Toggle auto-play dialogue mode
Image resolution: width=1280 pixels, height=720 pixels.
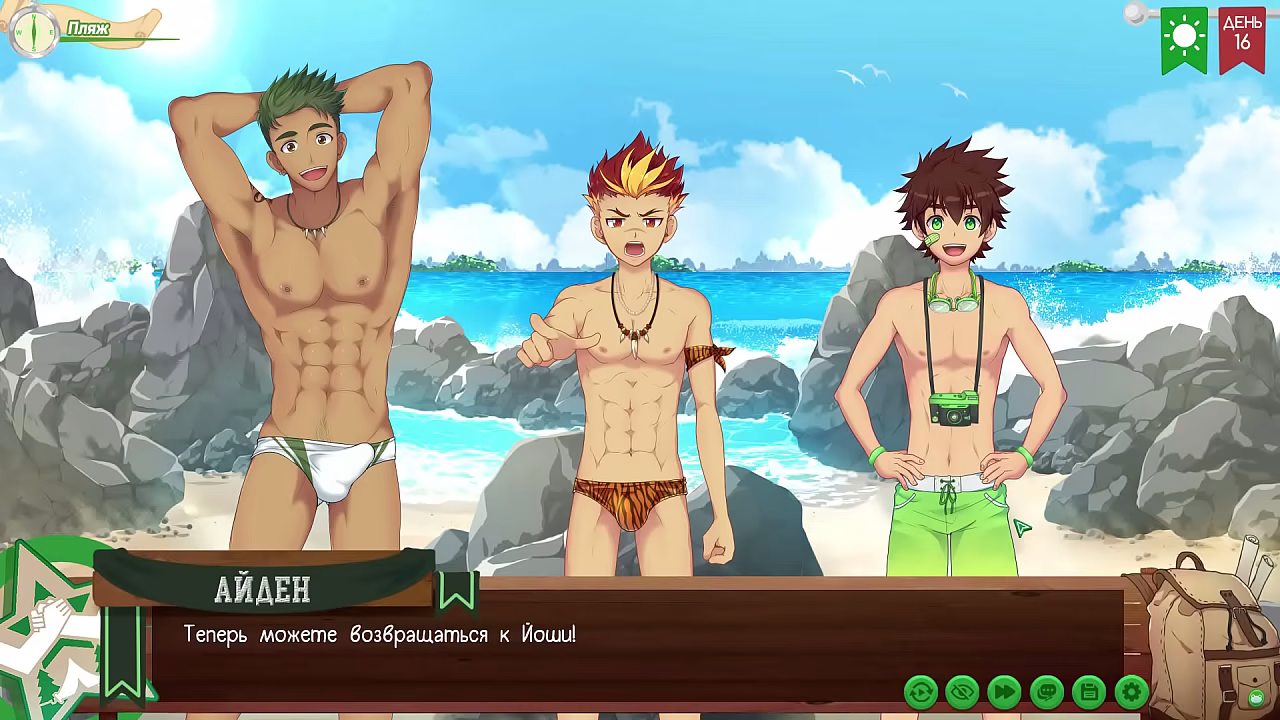[x=920, y=691]
